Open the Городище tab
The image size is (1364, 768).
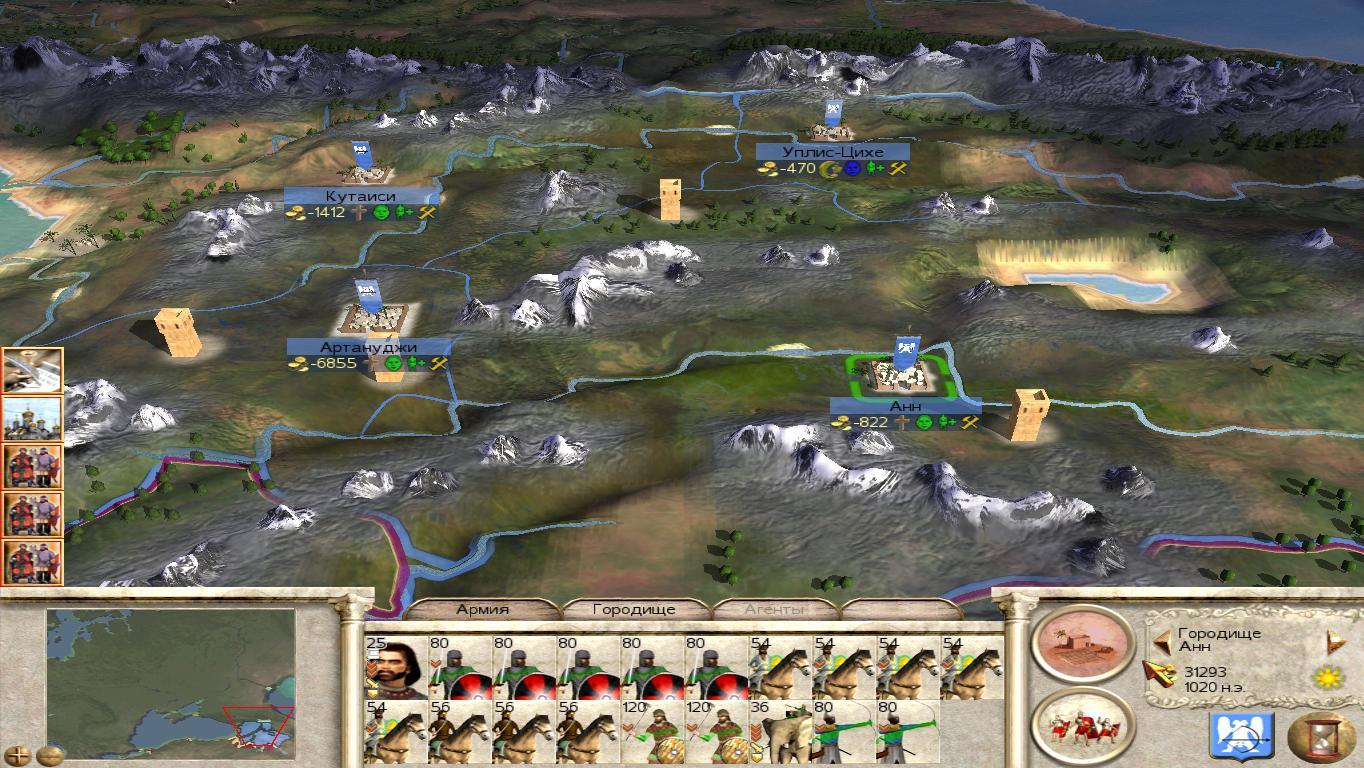pyautogui.click(x=634, y=609)
